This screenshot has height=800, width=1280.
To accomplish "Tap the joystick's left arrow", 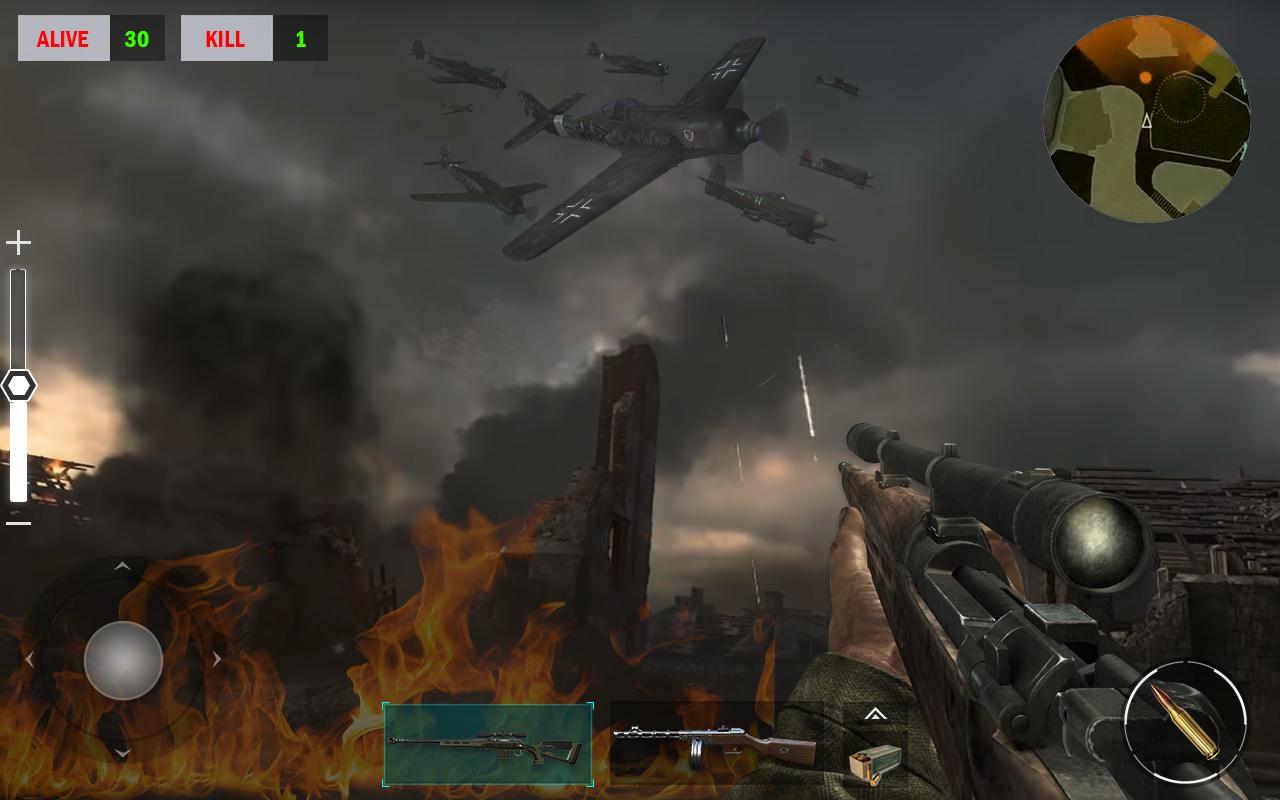I will pos(29,660).
